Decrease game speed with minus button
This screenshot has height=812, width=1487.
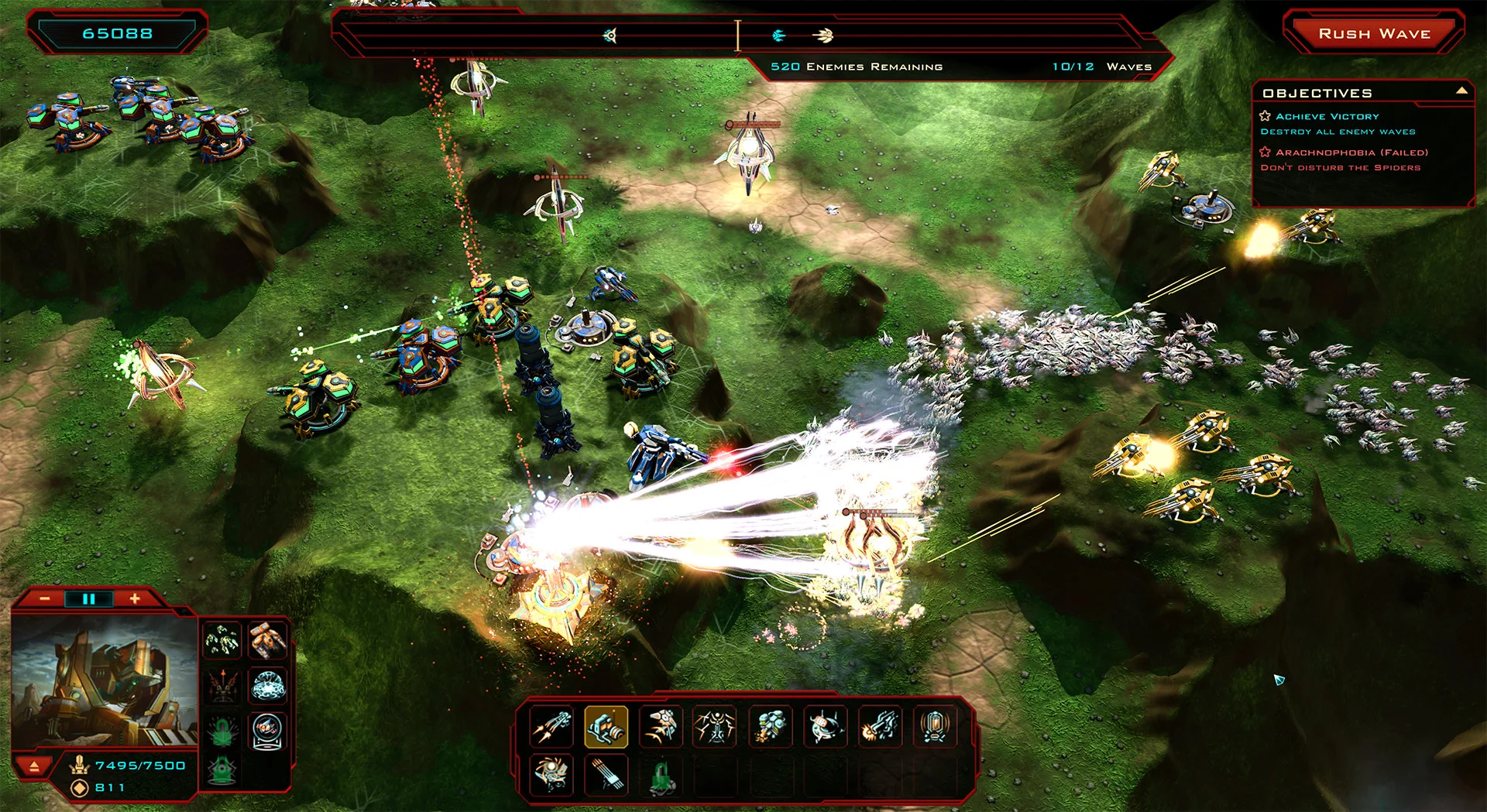(45, 599)
